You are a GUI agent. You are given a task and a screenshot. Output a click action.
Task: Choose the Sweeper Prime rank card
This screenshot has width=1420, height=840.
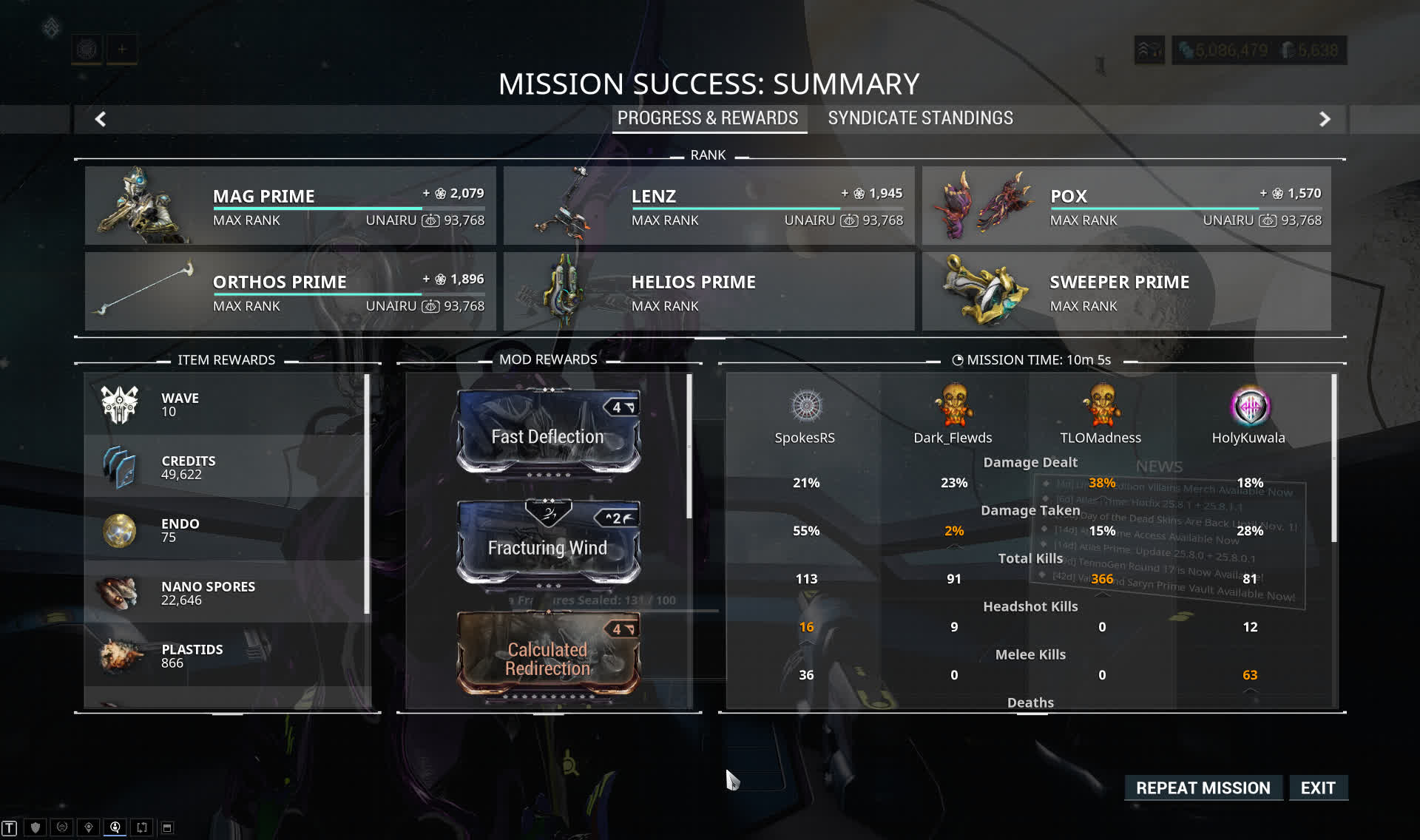[1126, 291]
